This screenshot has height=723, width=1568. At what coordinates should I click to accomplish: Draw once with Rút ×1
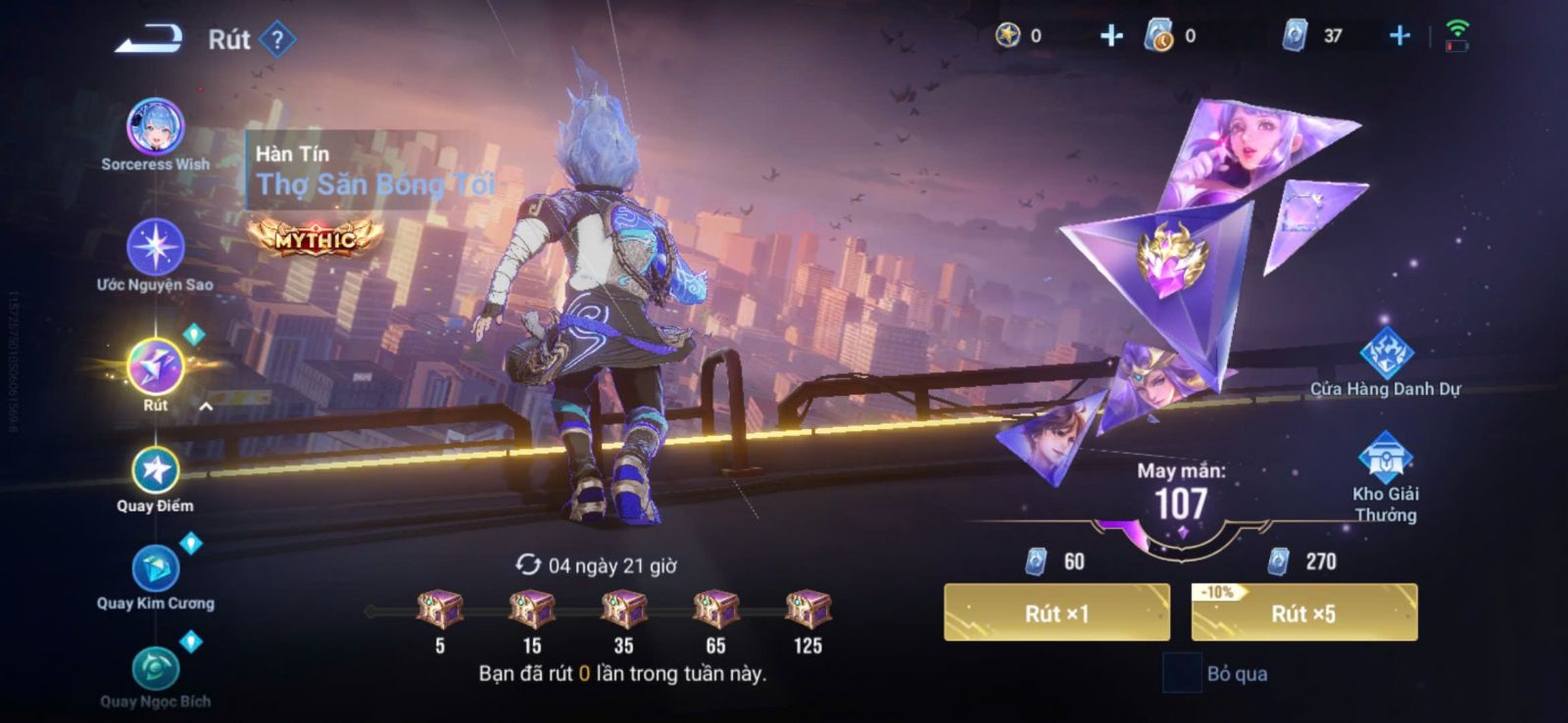[x=1056, y=613]
